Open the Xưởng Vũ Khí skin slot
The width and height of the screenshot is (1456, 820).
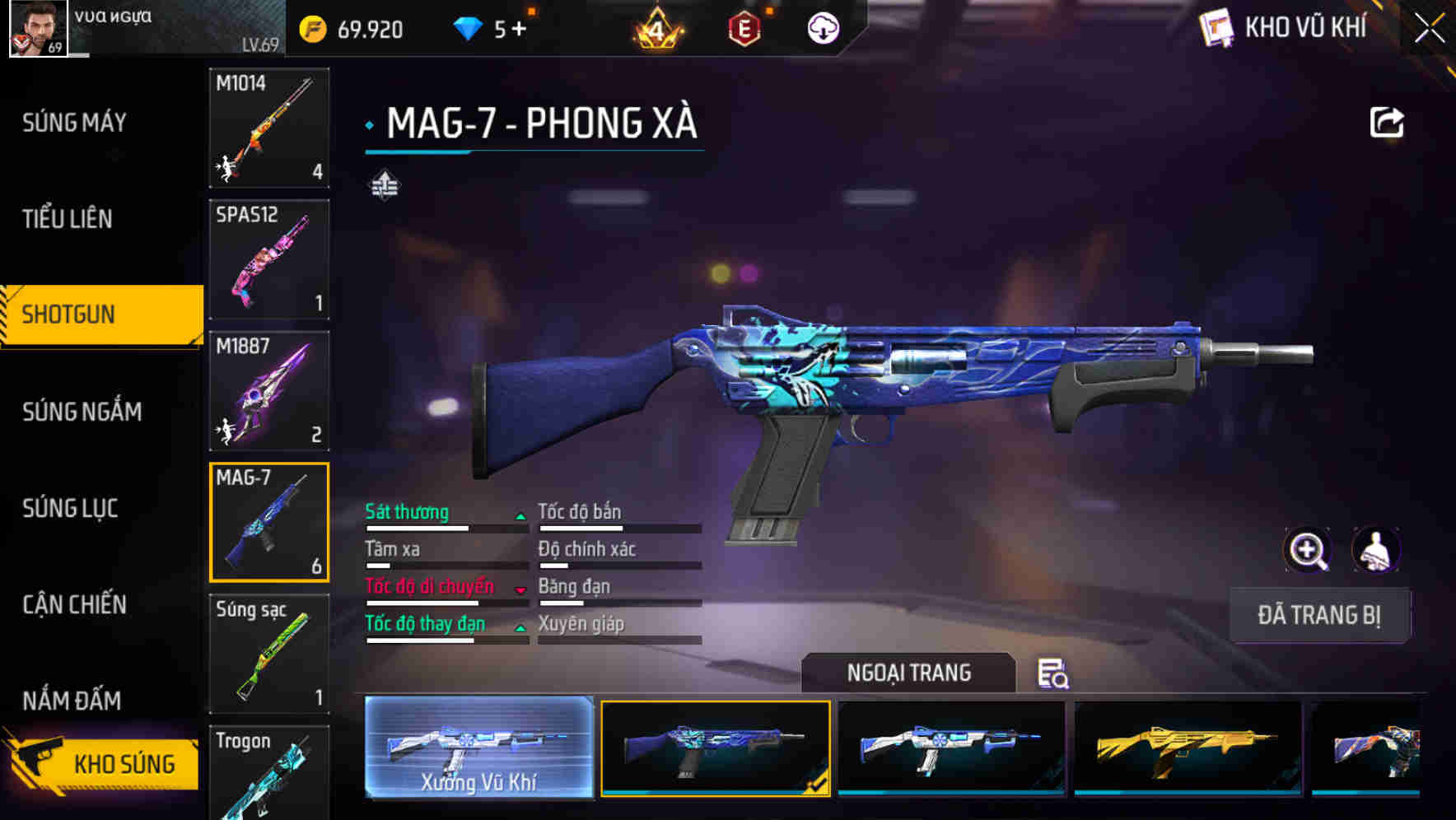(478, 748)
